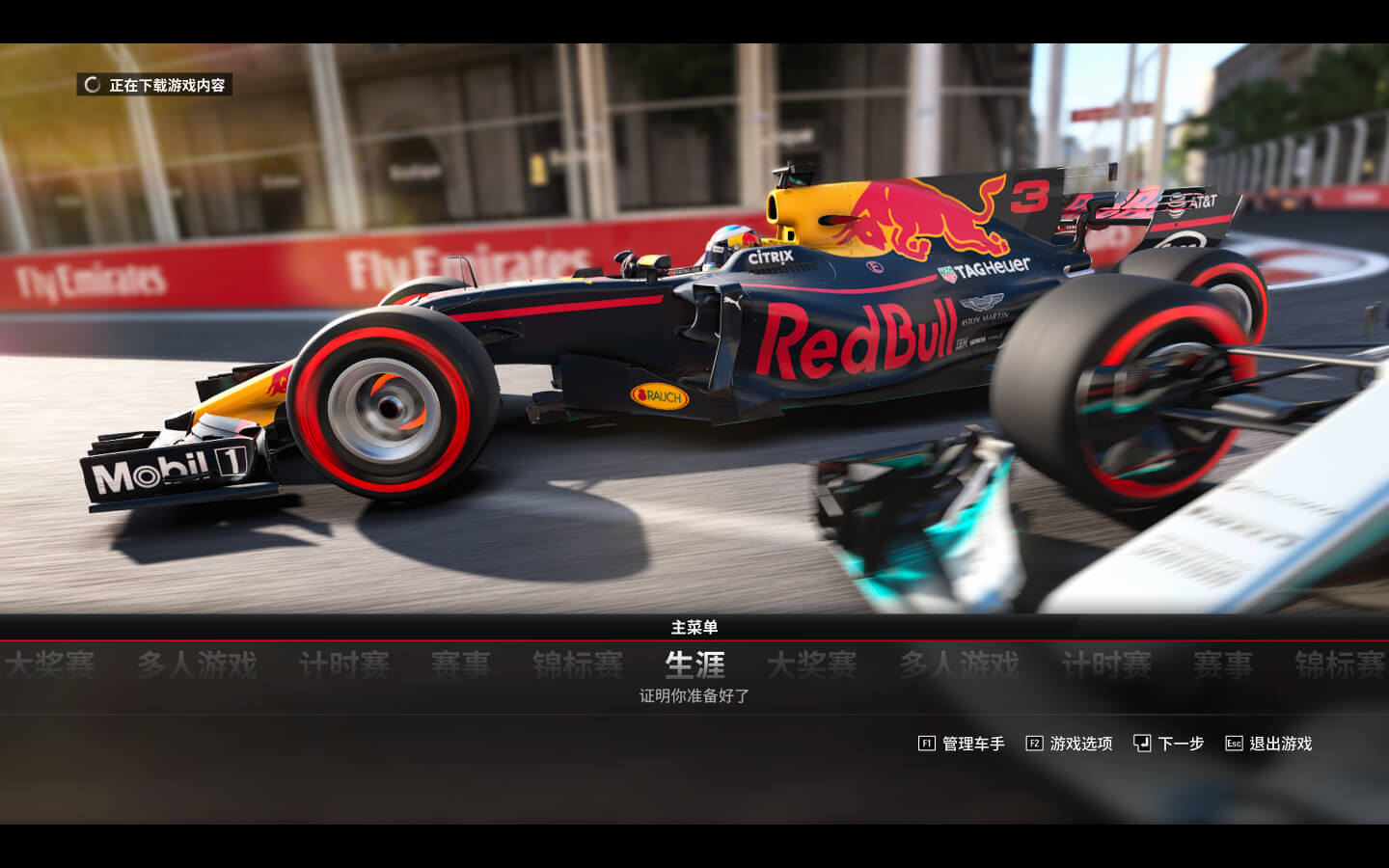The image size is (1389, 868).
Task: Select the 生涯 career mode entry
Action: pyautogui.click(x=694, y=665)
